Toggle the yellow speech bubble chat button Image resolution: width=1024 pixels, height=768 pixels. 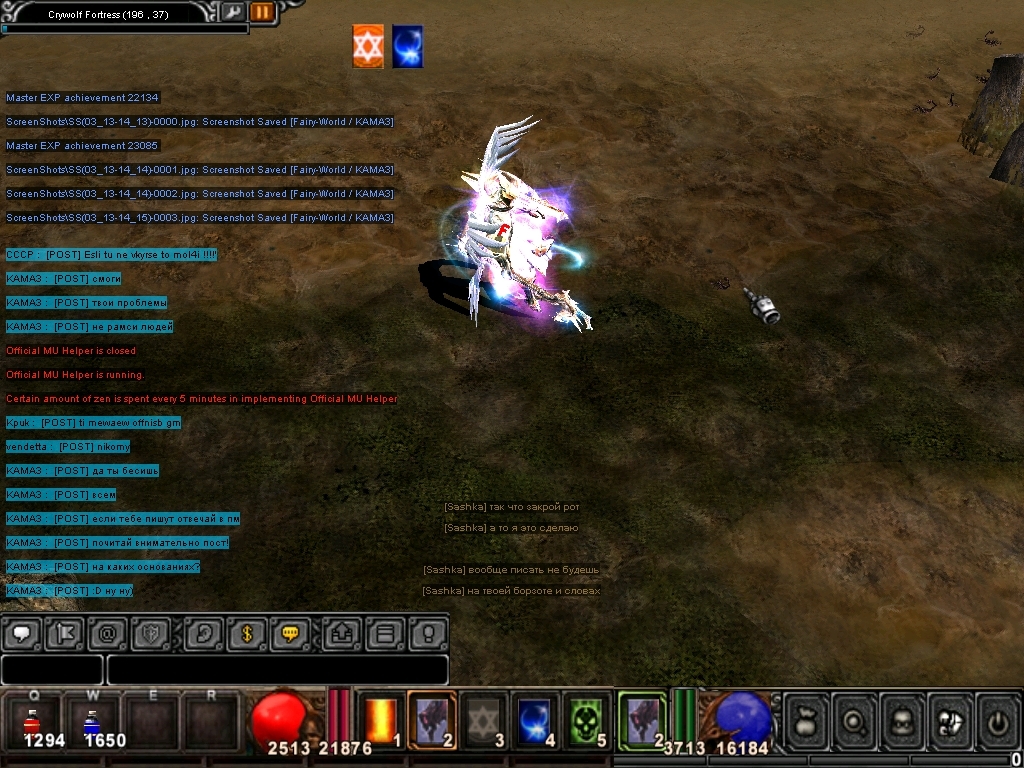pos(290,633)
